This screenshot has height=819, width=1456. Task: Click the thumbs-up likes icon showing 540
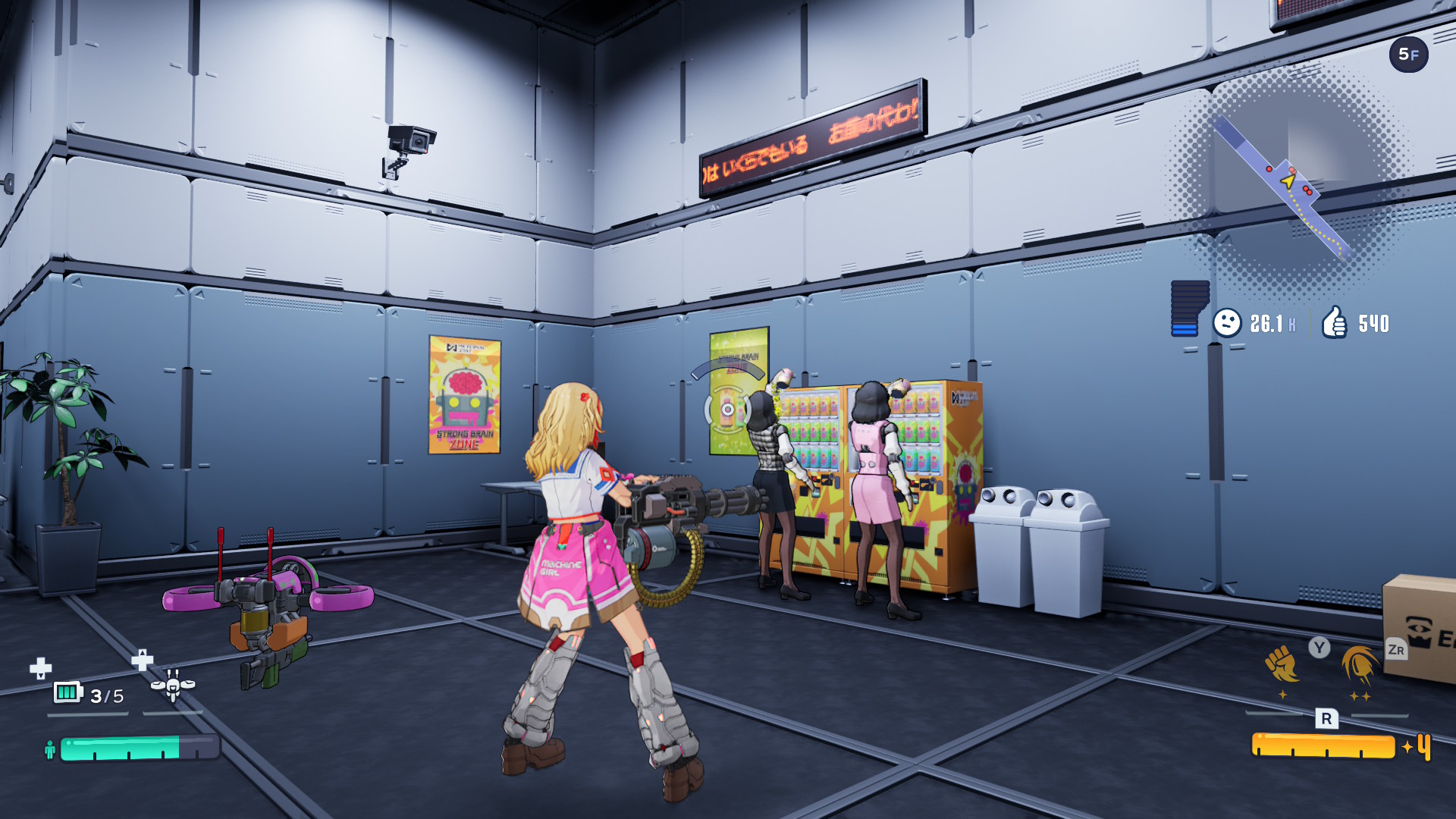click(1336, 322)
